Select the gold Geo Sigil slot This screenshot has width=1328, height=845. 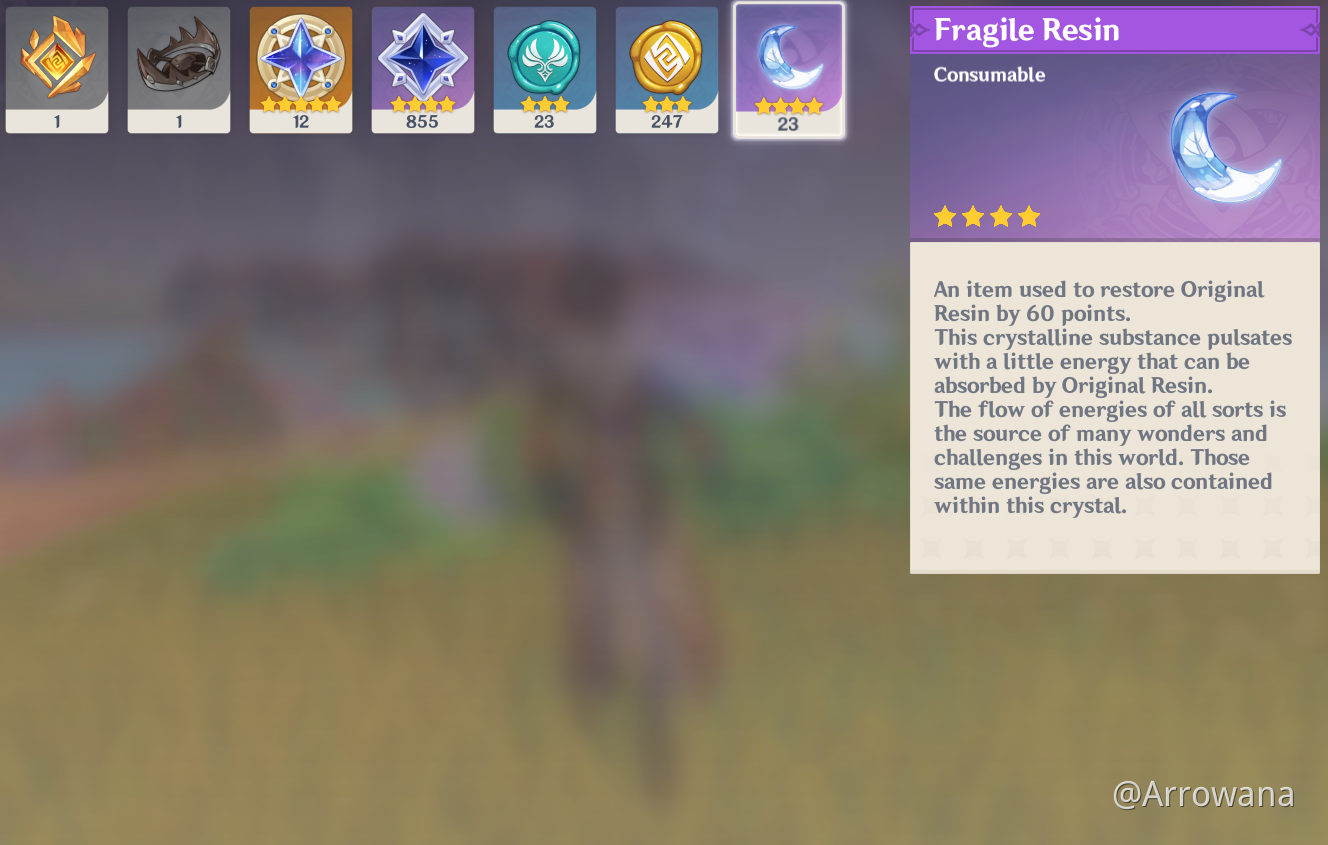tap(667, 69)
